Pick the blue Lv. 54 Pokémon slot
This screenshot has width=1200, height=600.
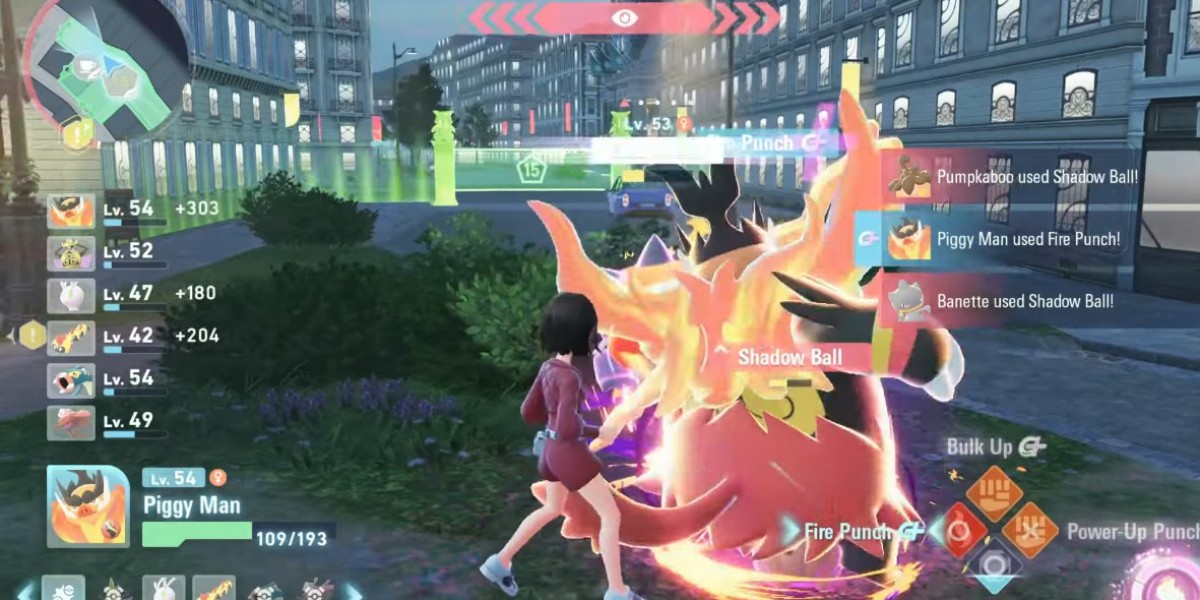71,381
